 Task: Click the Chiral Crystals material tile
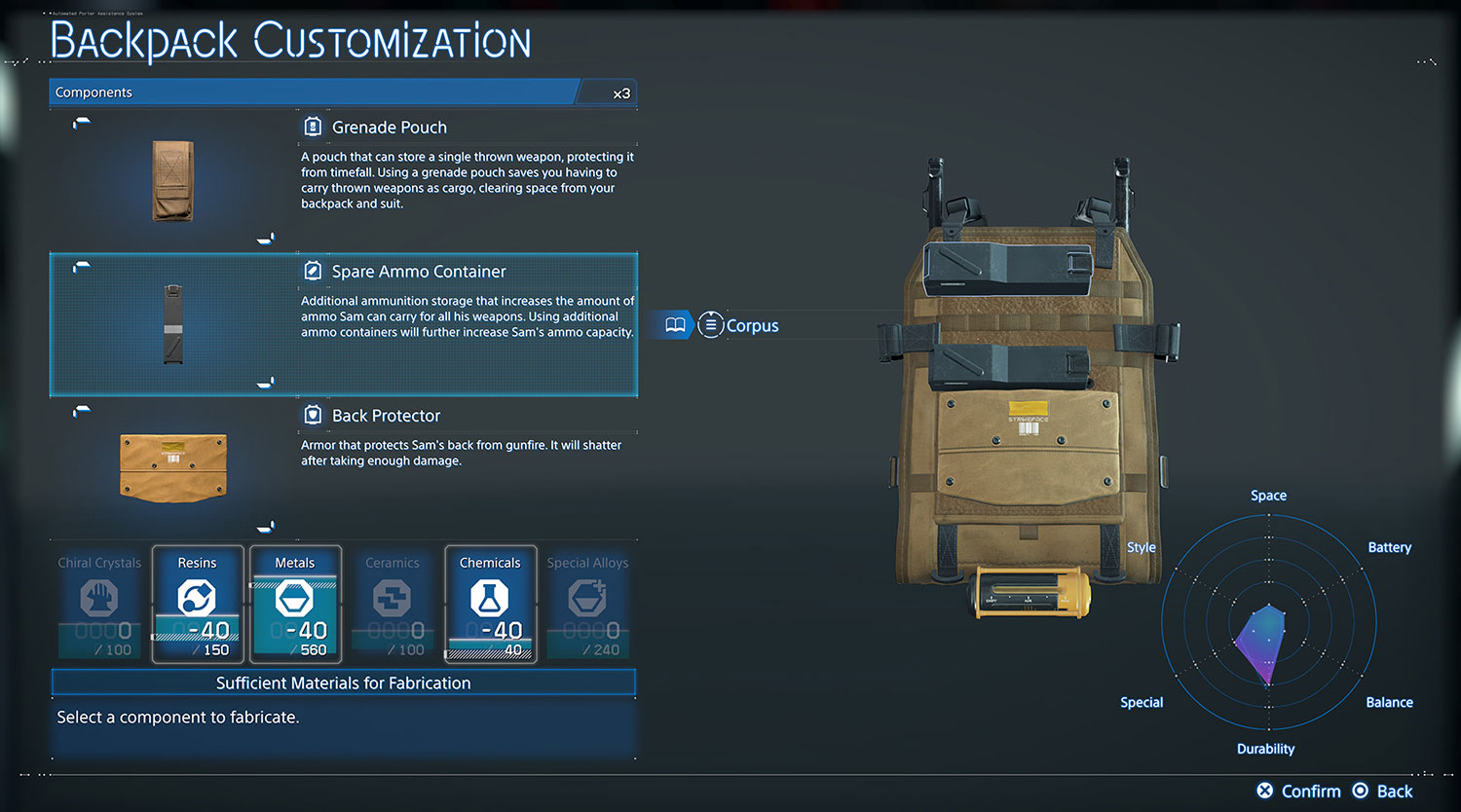(x=99, y=604)
